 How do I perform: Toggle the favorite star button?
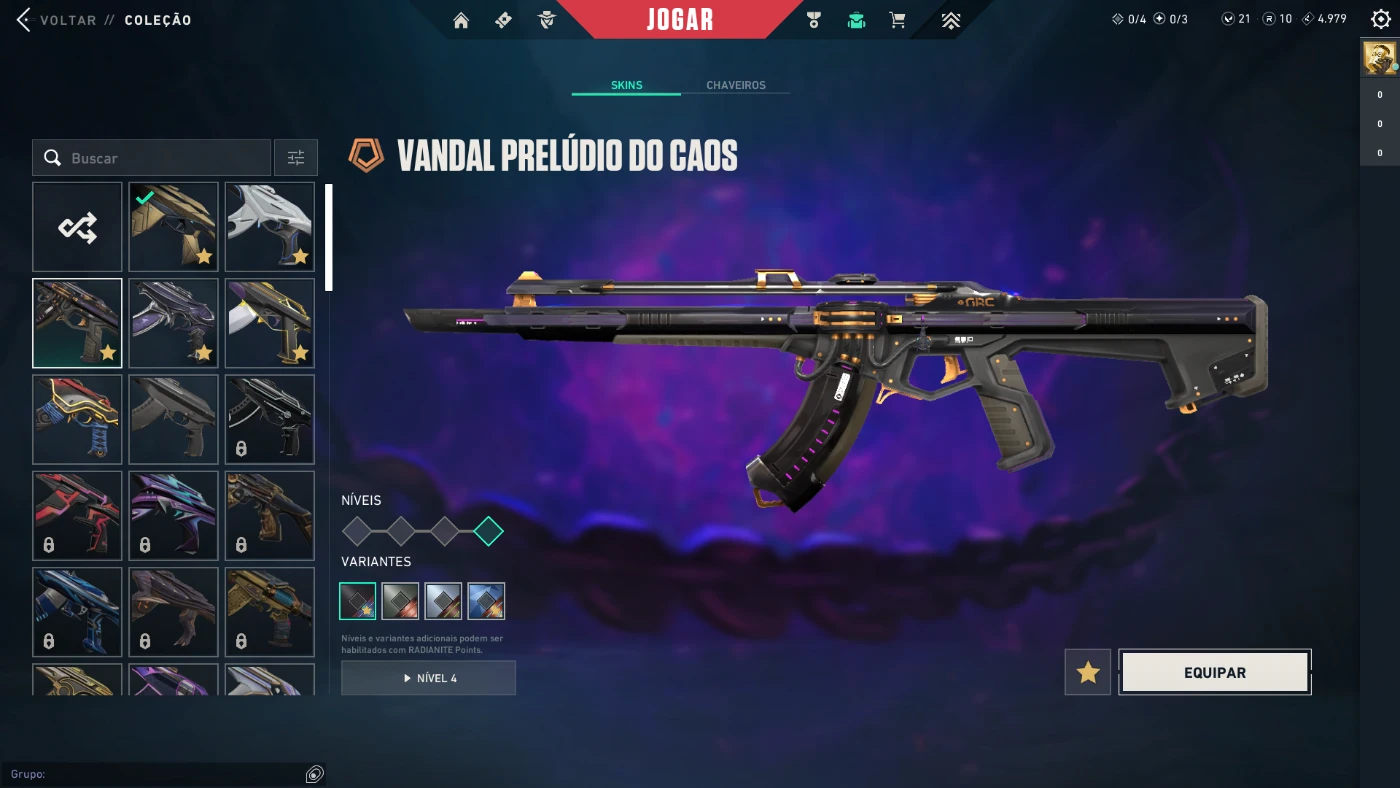click(x=1088, y=673)
